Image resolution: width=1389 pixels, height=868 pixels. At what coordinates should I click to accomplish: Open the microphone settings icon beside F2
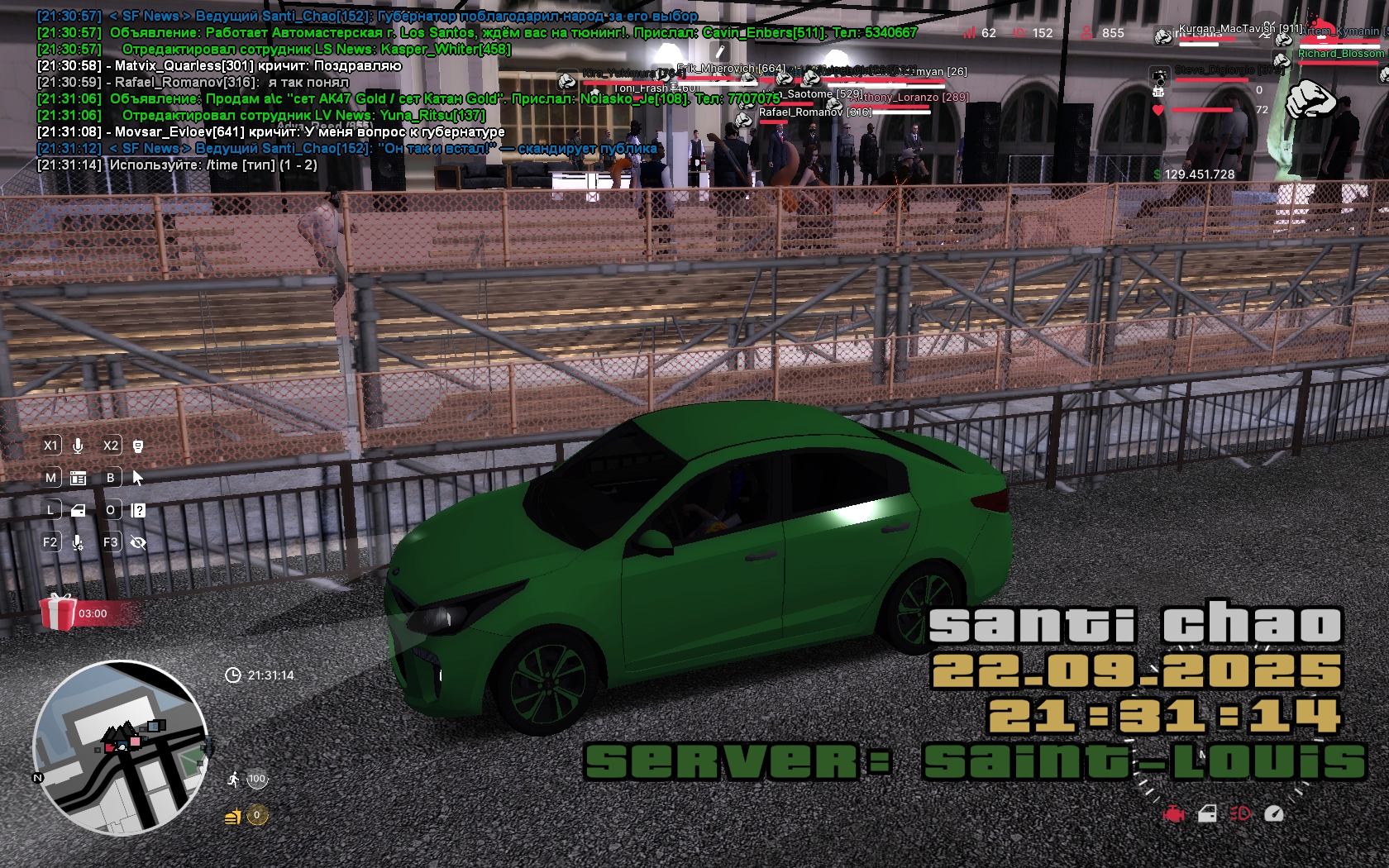[78, 542]
